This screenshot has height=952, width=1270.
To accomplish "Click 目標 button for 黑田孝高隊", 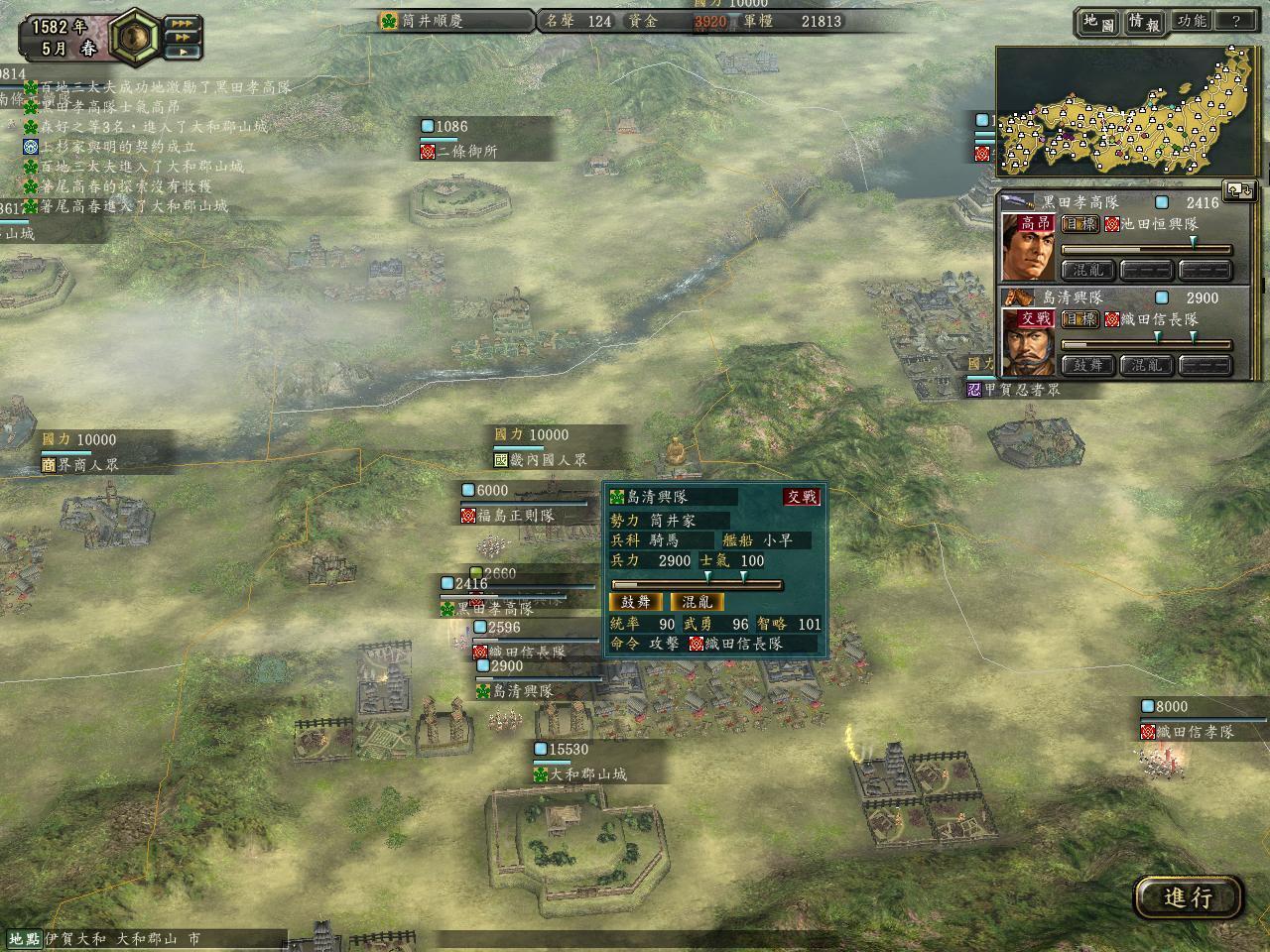I will coord(1080,224).
